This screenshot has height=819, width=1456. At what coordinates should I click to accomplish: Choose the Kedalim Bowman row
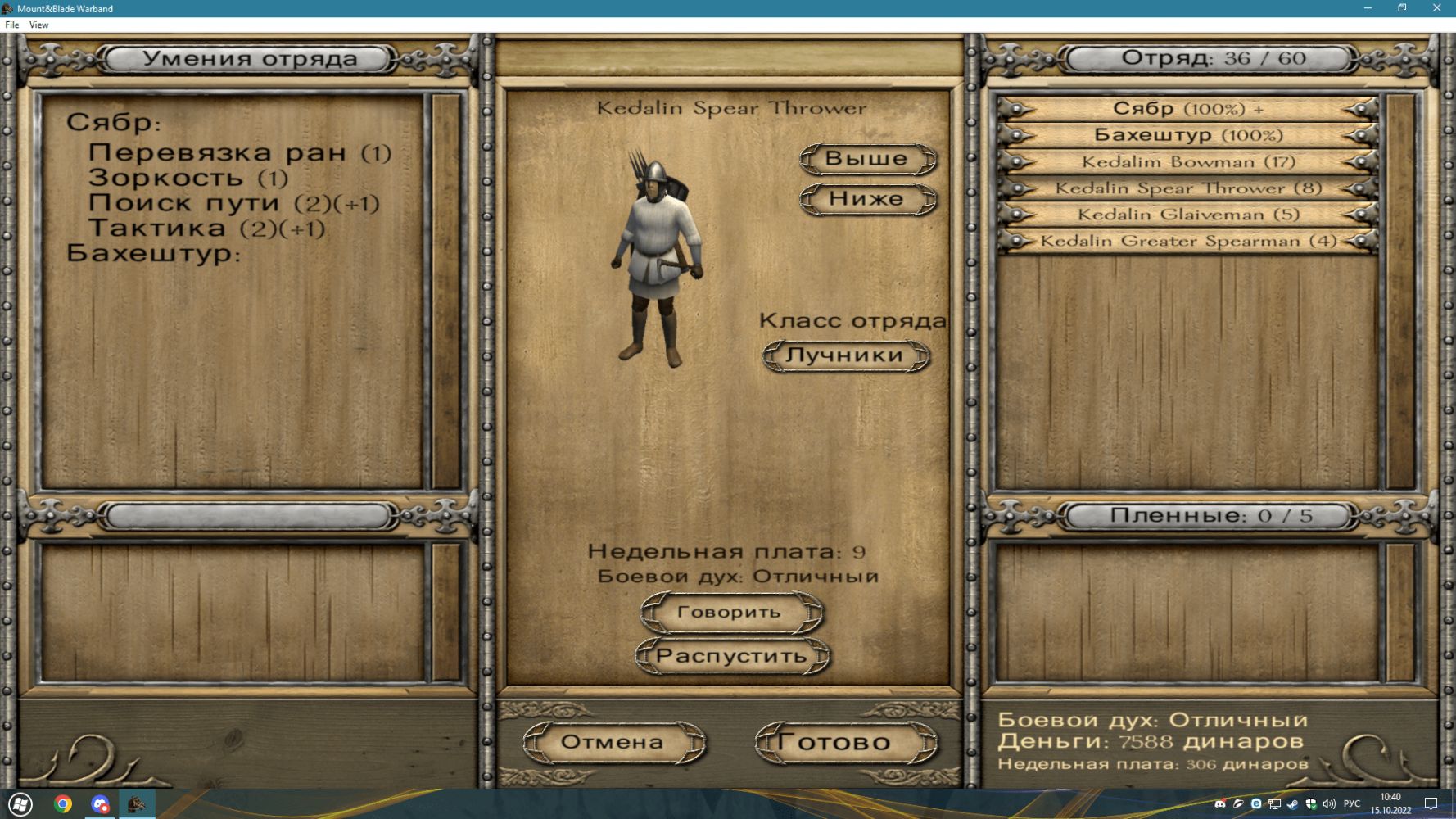click(1187, 162)
